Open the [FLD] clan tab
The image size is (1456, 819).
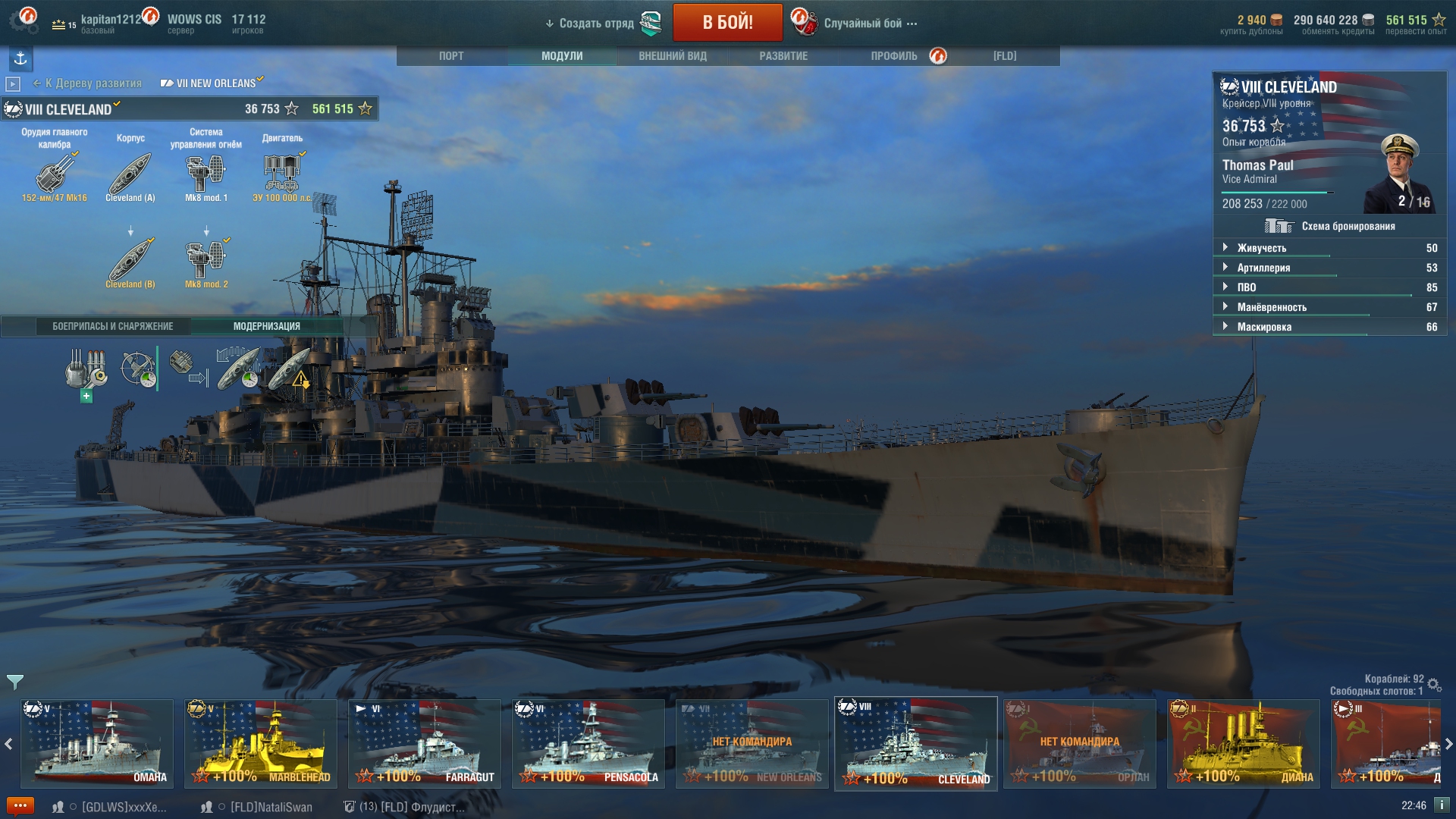pos(1005,56)
